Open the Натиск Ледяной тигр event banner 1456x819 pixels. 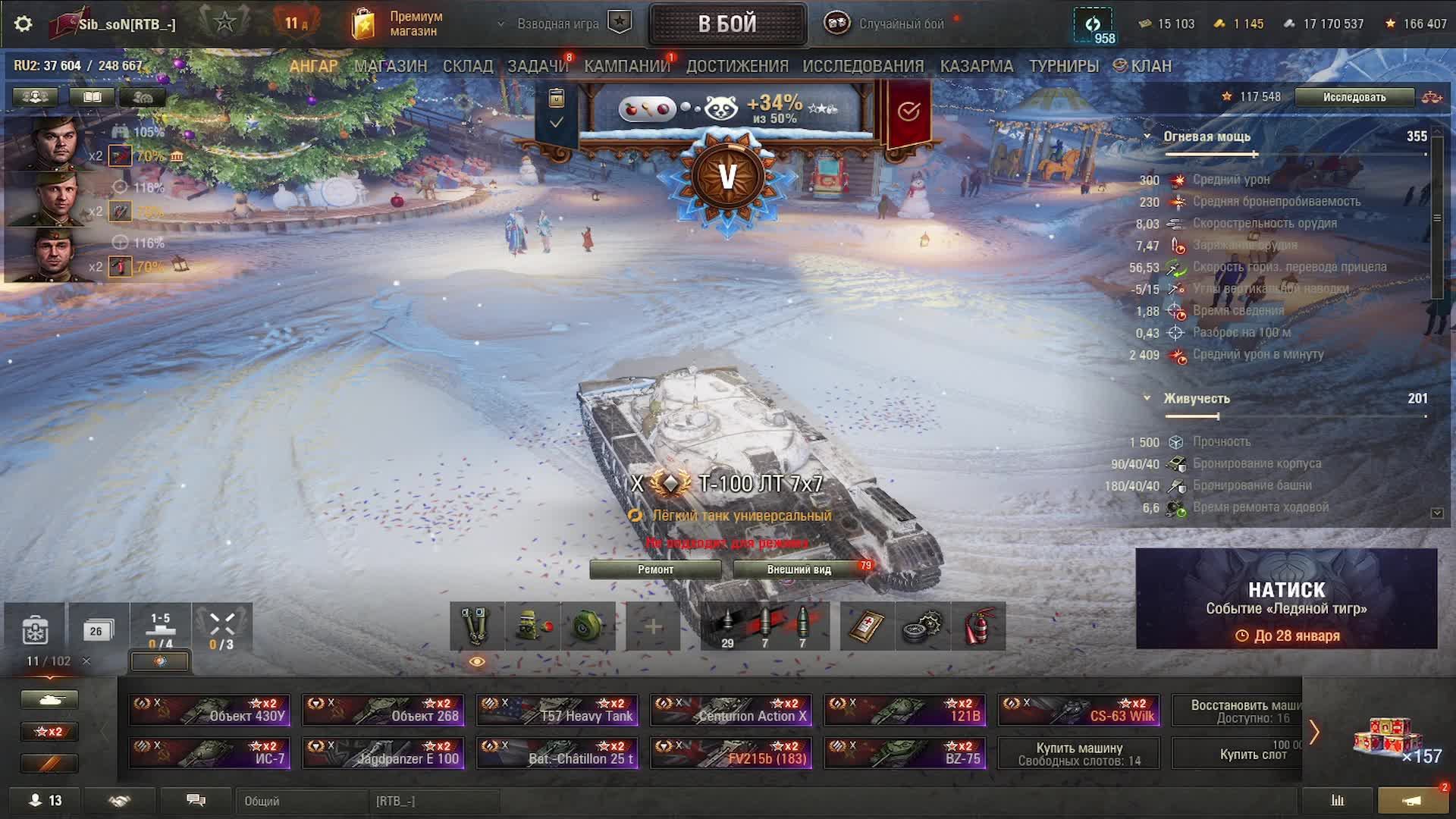pyautogui.click(x=1286, y=598)
